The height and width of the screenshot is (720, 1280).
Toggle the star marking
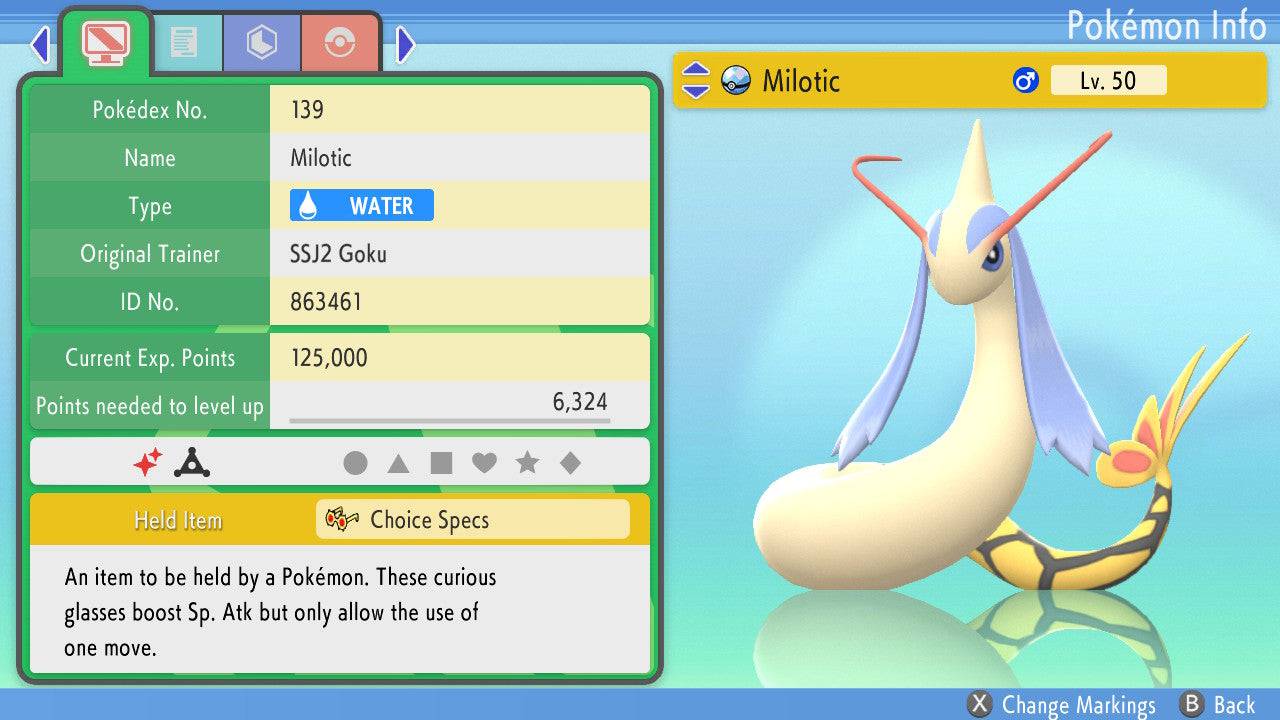click(x=527, y=463)
